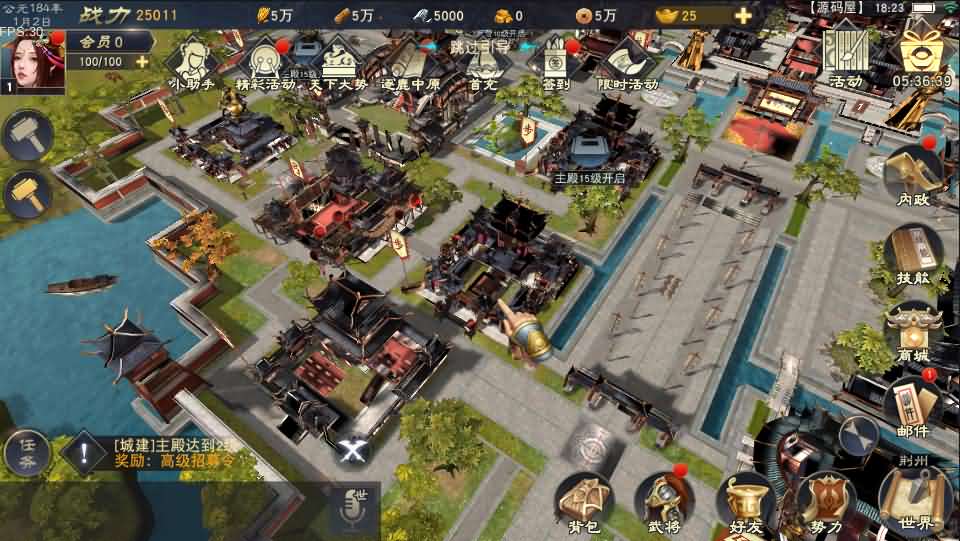Open the 活动 activity panel
Viewport: 960px width, 541px height.
click(x=845, y=55)
